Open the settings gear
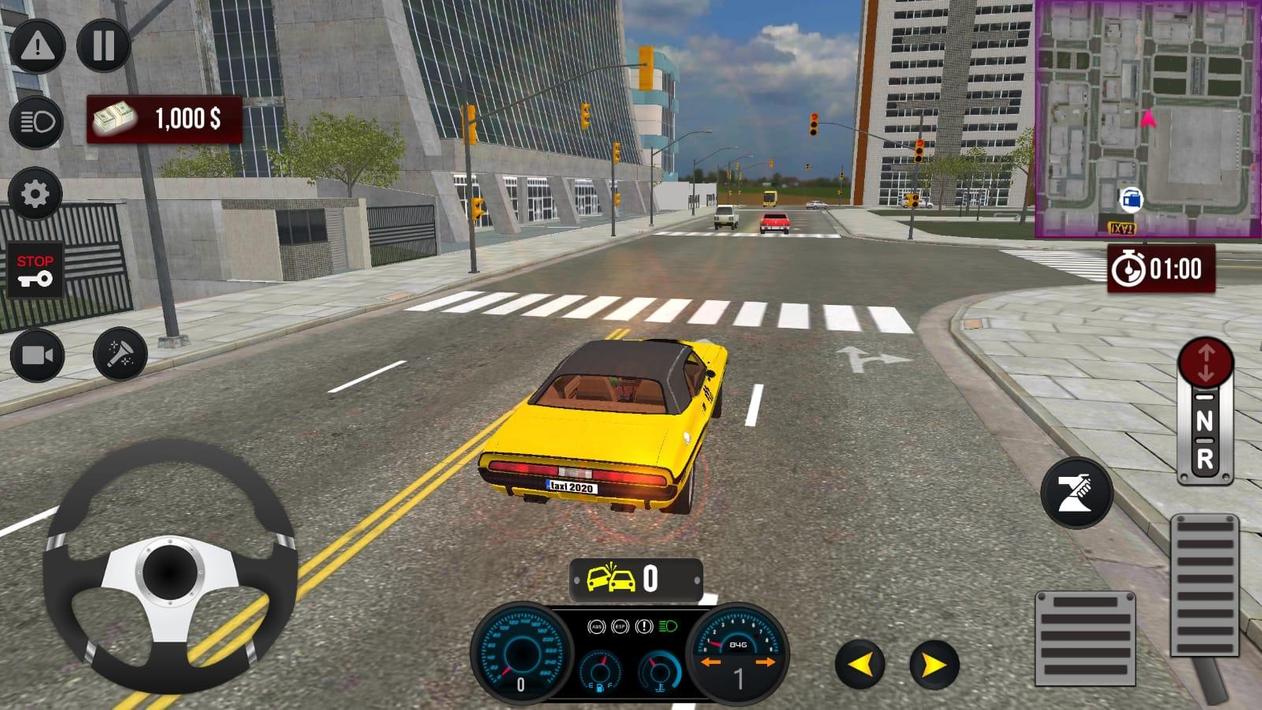The width and height of the screenshot is (1262, 710). (36, 194)
